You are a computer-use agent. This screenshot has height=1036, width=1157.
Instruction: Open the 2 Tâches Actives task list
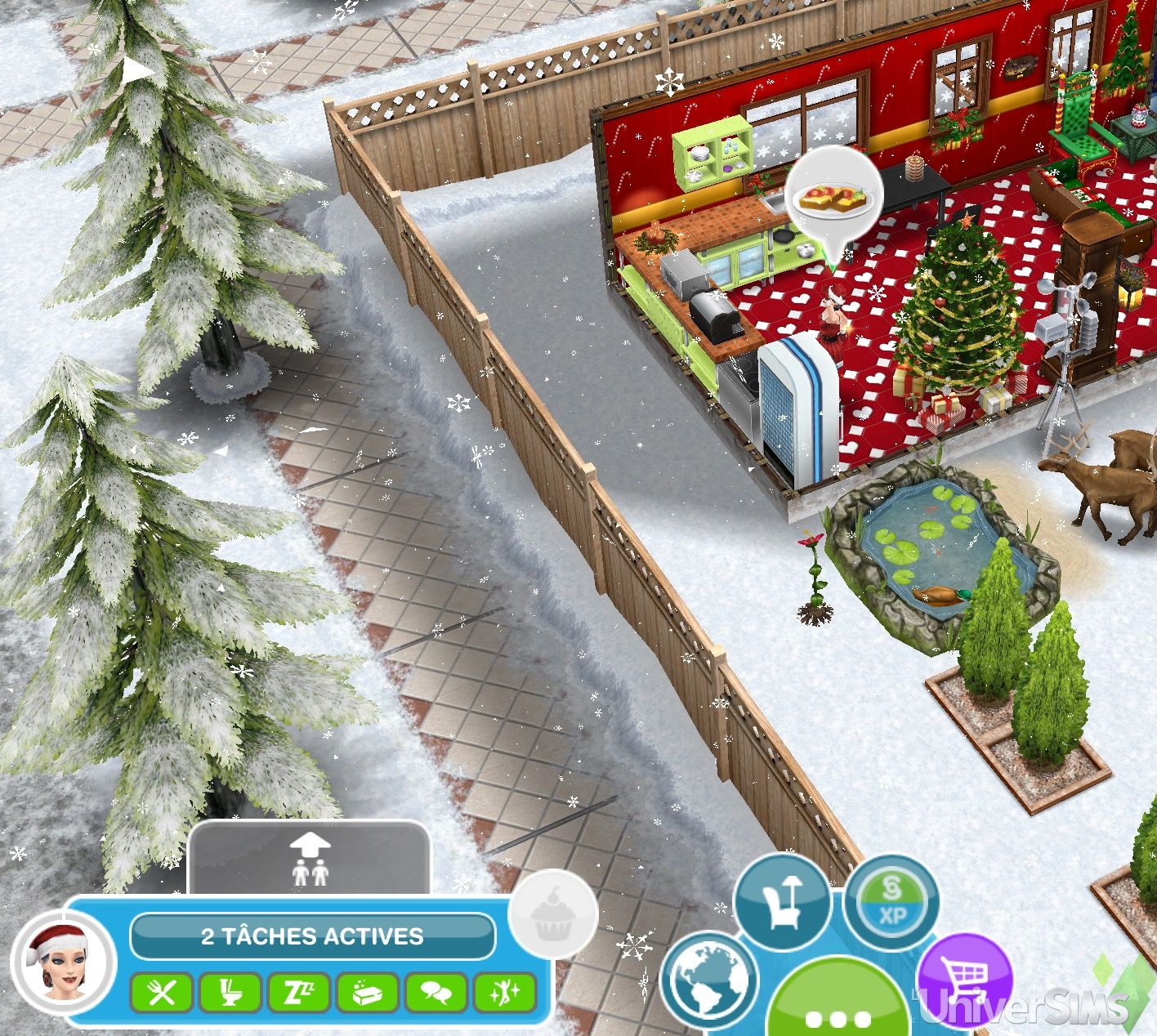(313, 936)
